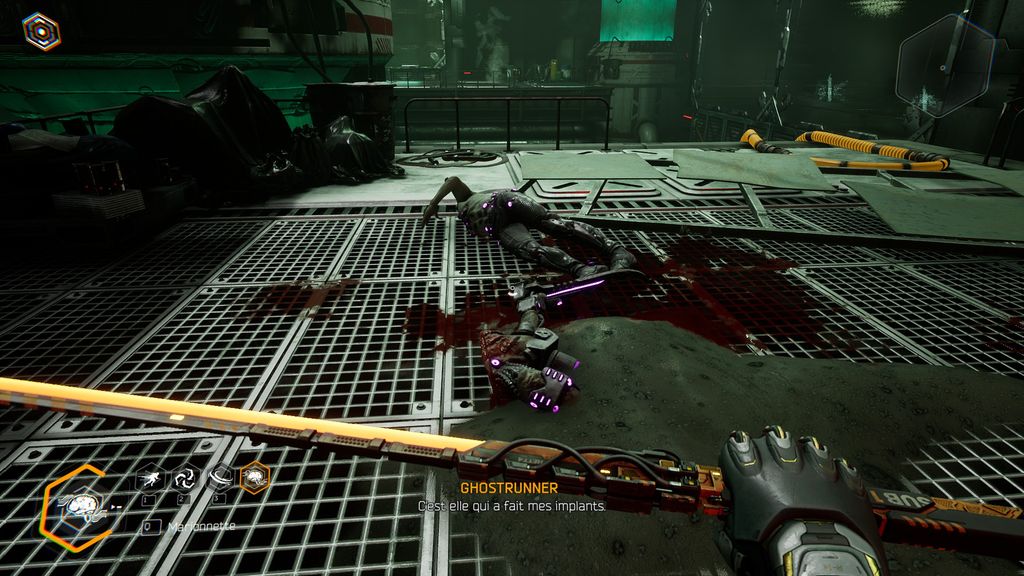The image size is (1024, 576).
Task: Select the orange-highlighted brain ability icon
Action: [255, 479]
